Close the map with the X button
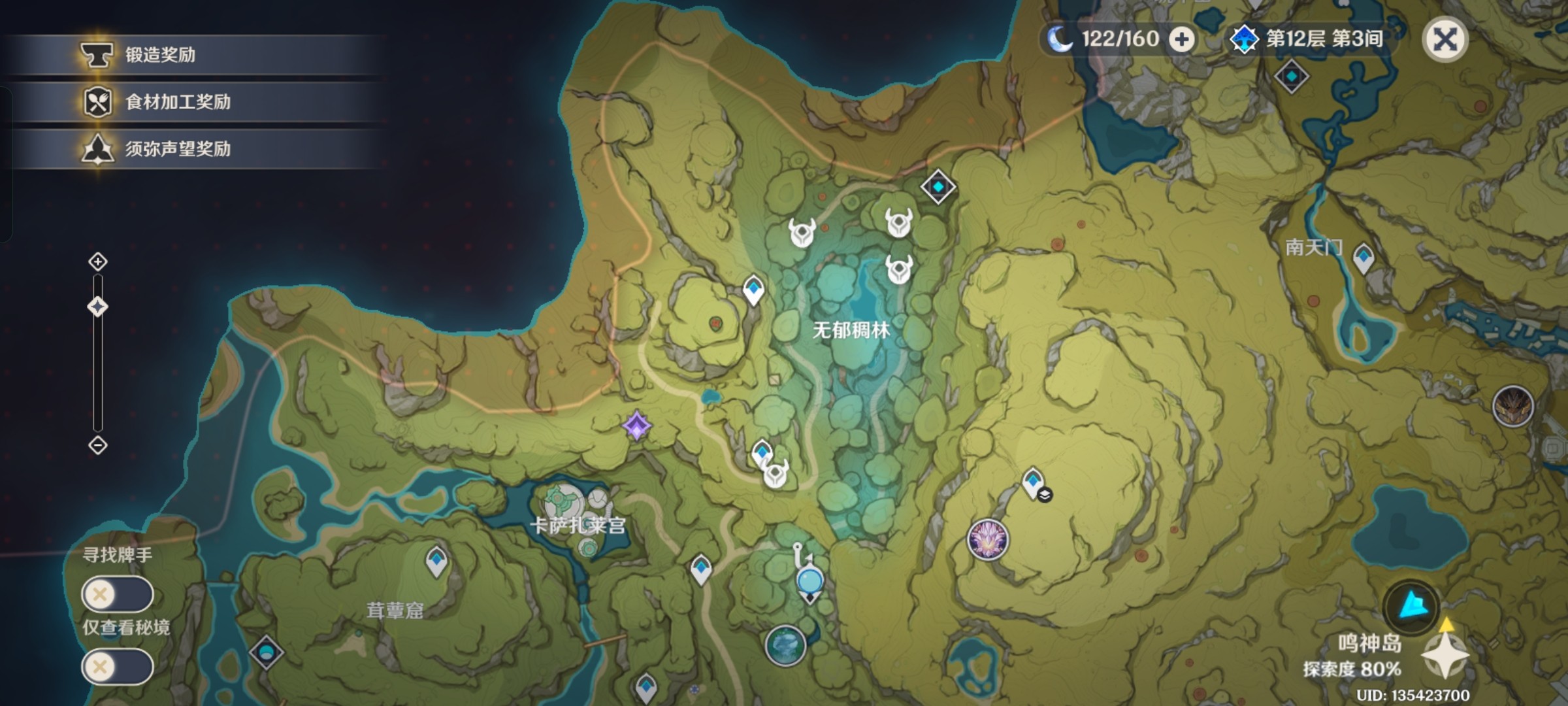 coord(1445,40)
